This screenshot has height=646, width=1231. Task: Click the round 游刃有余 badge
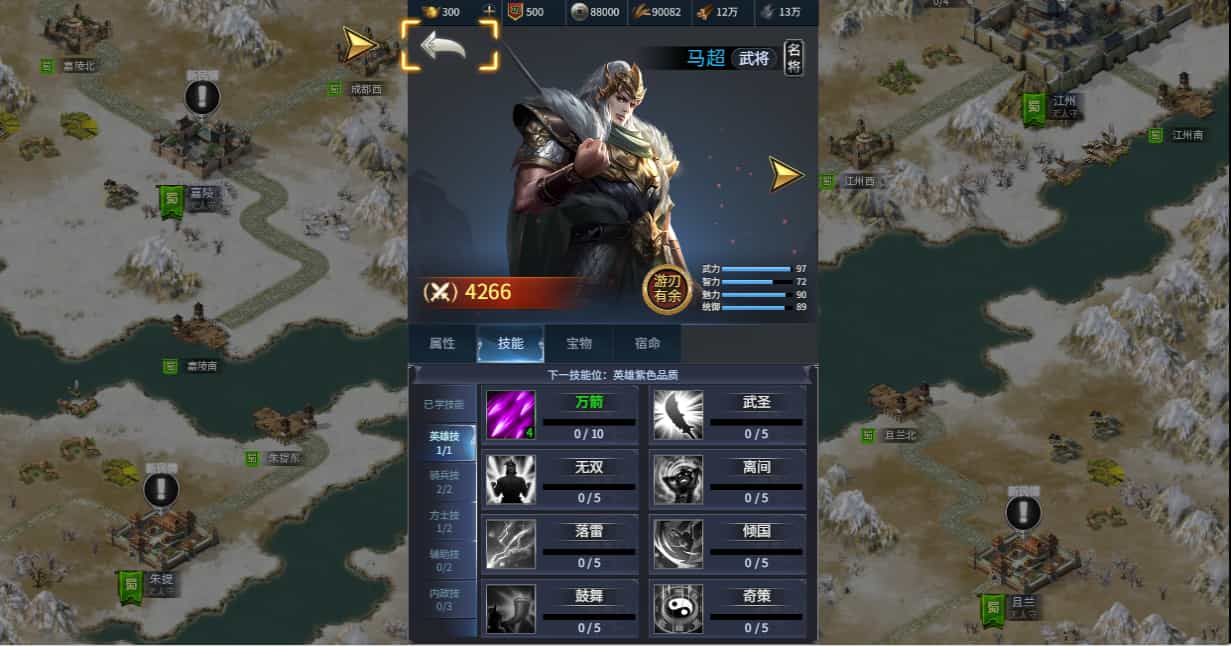tap(667, 291)
